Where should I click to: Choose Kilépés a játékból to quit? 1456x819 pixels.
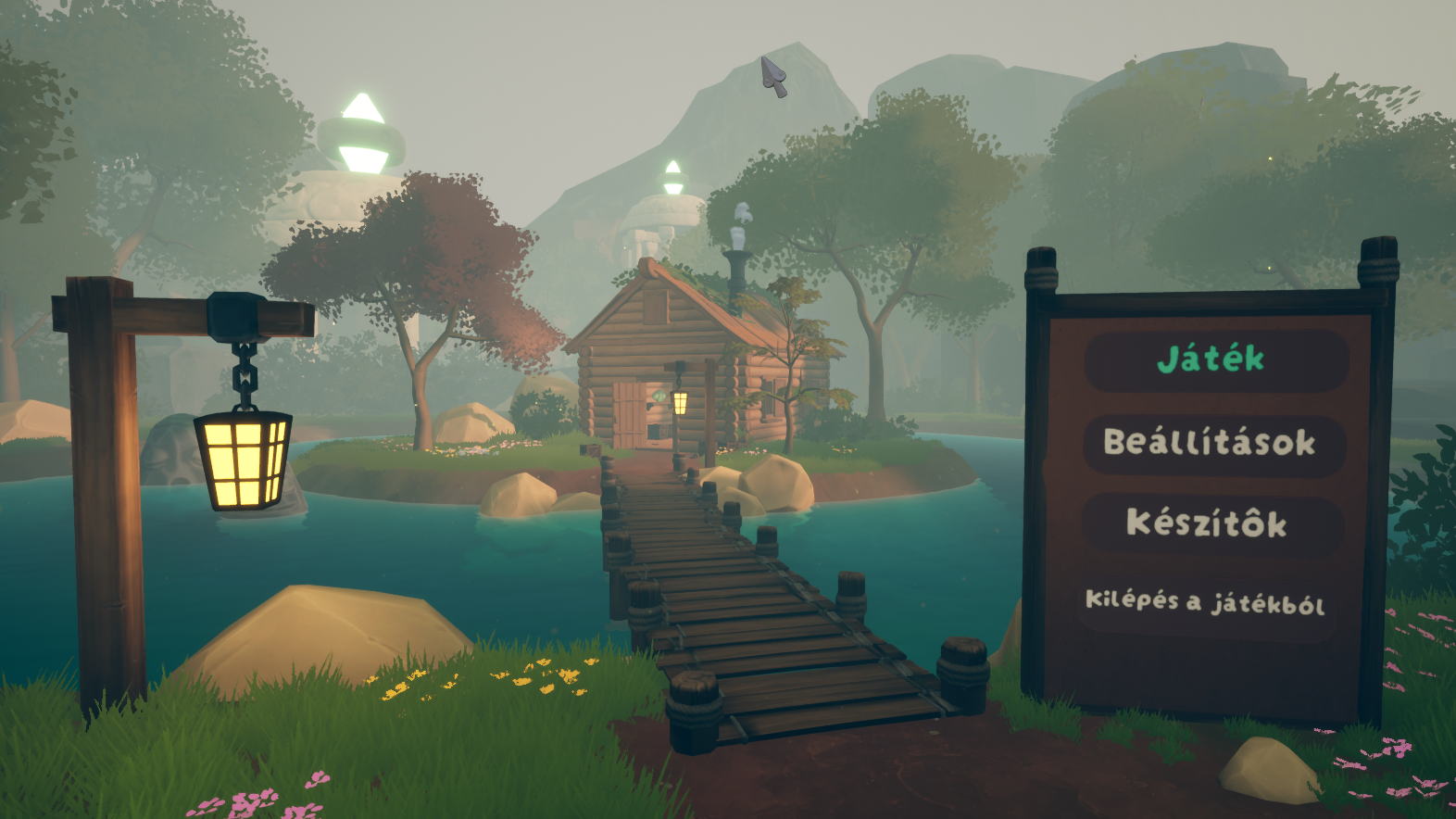[1205, 603]
